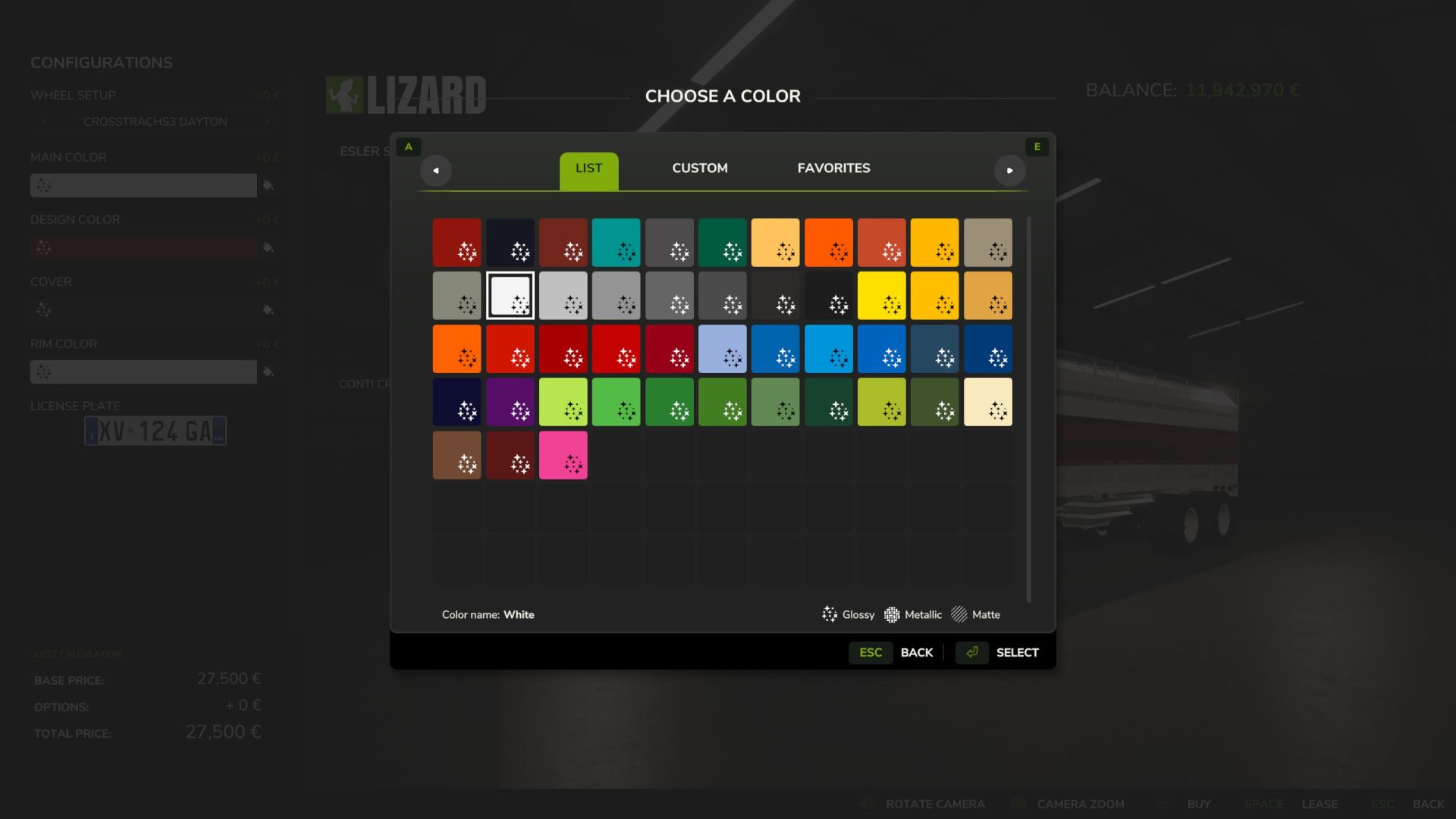This screenshot has height=819, width=1456.
Task: Click the Camera Zoom icon
Action: coord(1018,804)
